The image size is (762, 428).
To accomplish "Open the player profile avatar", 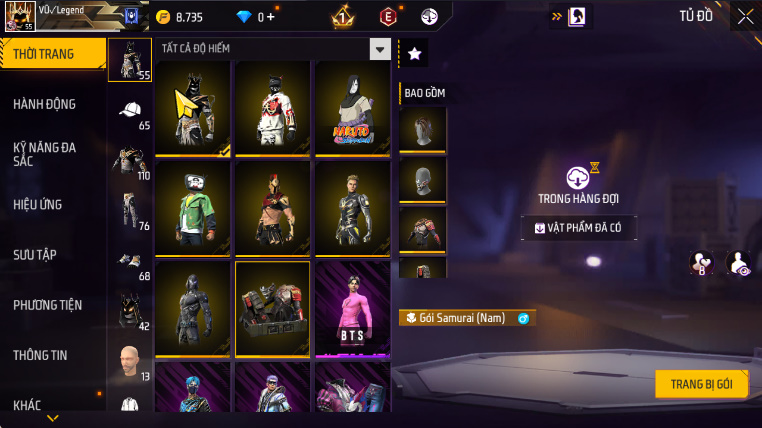I will [20, 16].
